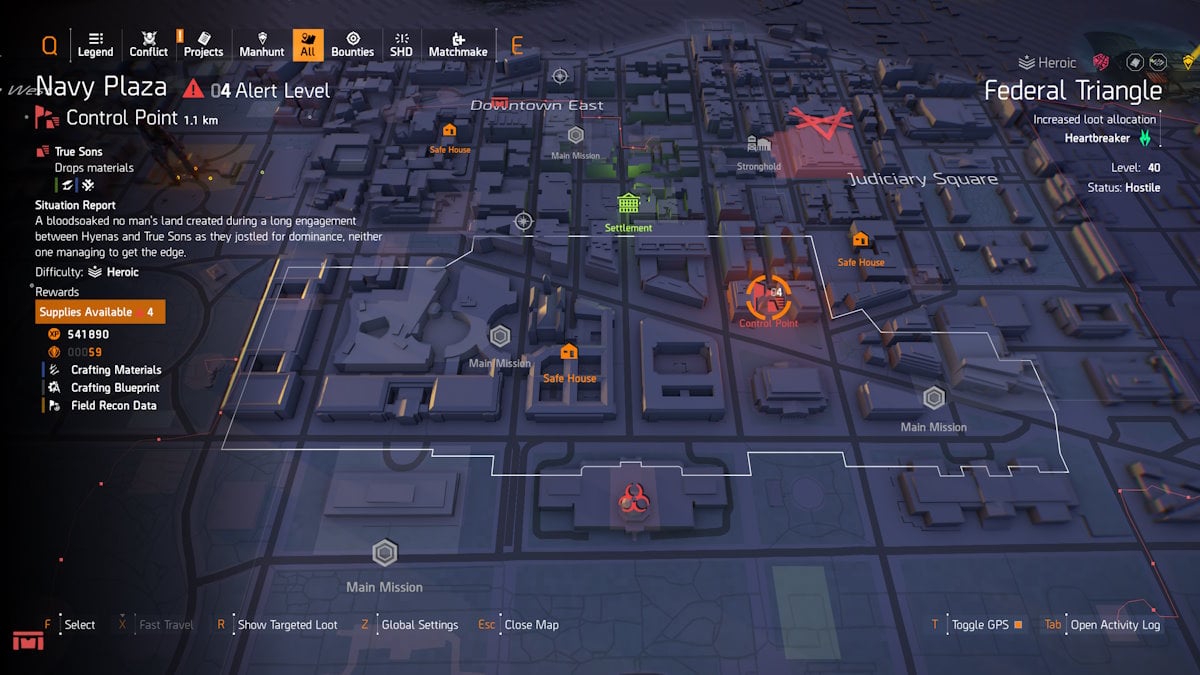Screen dimensions: 1200x675
Task: Select the Safe House below Judiciary Square
Action: pos(860,240)
